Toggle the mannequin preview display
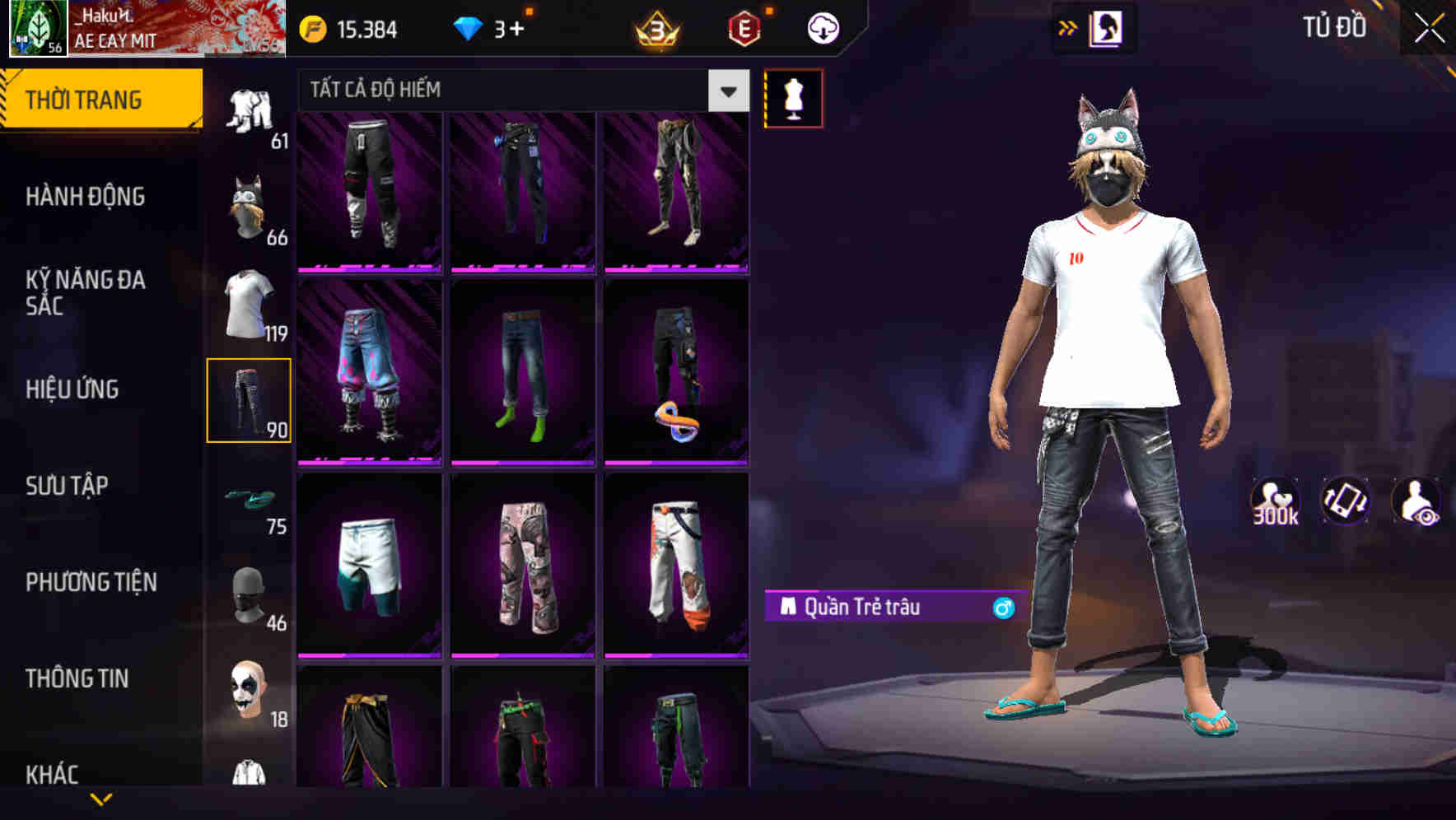 click(794, 97)
